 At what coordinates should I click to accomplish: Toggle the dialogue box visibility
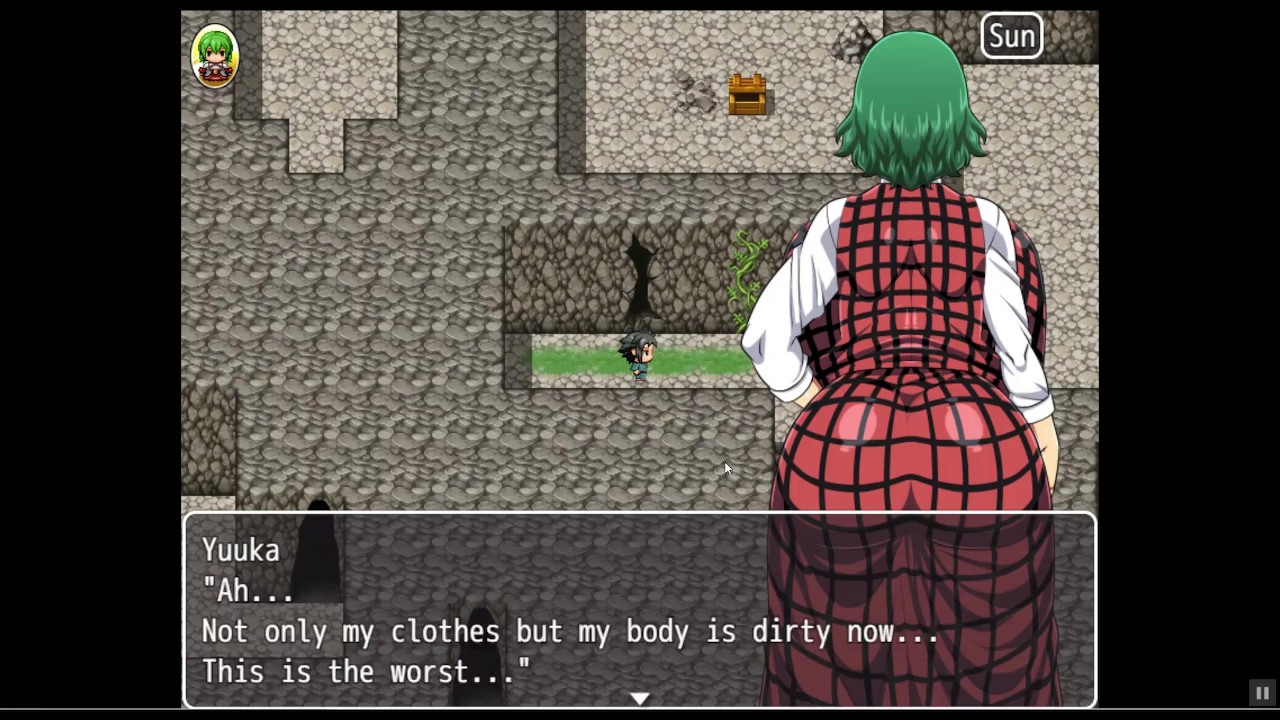640,610
